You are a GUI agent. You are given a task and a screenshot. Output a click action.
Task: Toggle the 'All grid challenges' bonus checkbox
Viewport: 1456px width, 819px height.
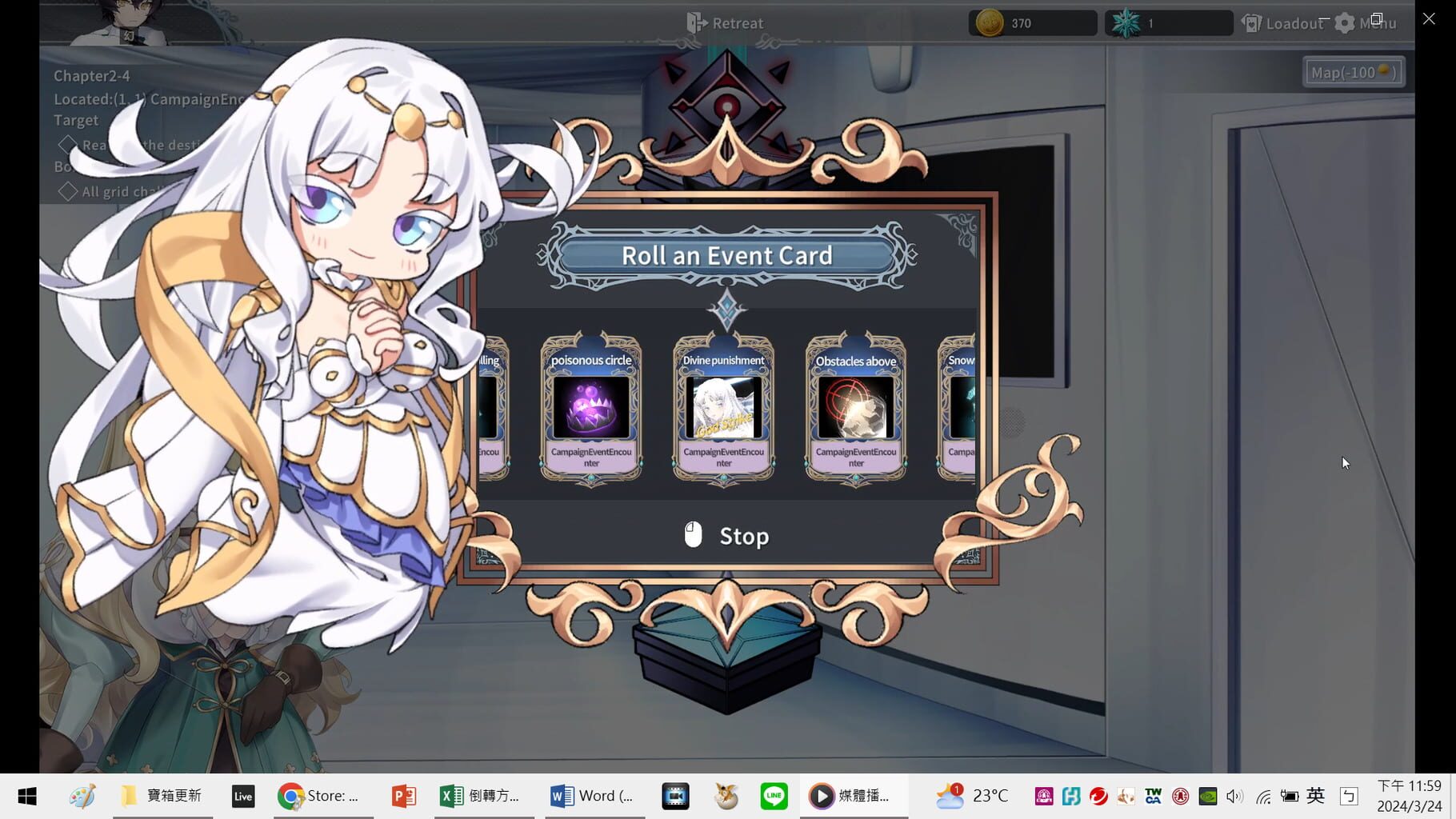[68, 190]
